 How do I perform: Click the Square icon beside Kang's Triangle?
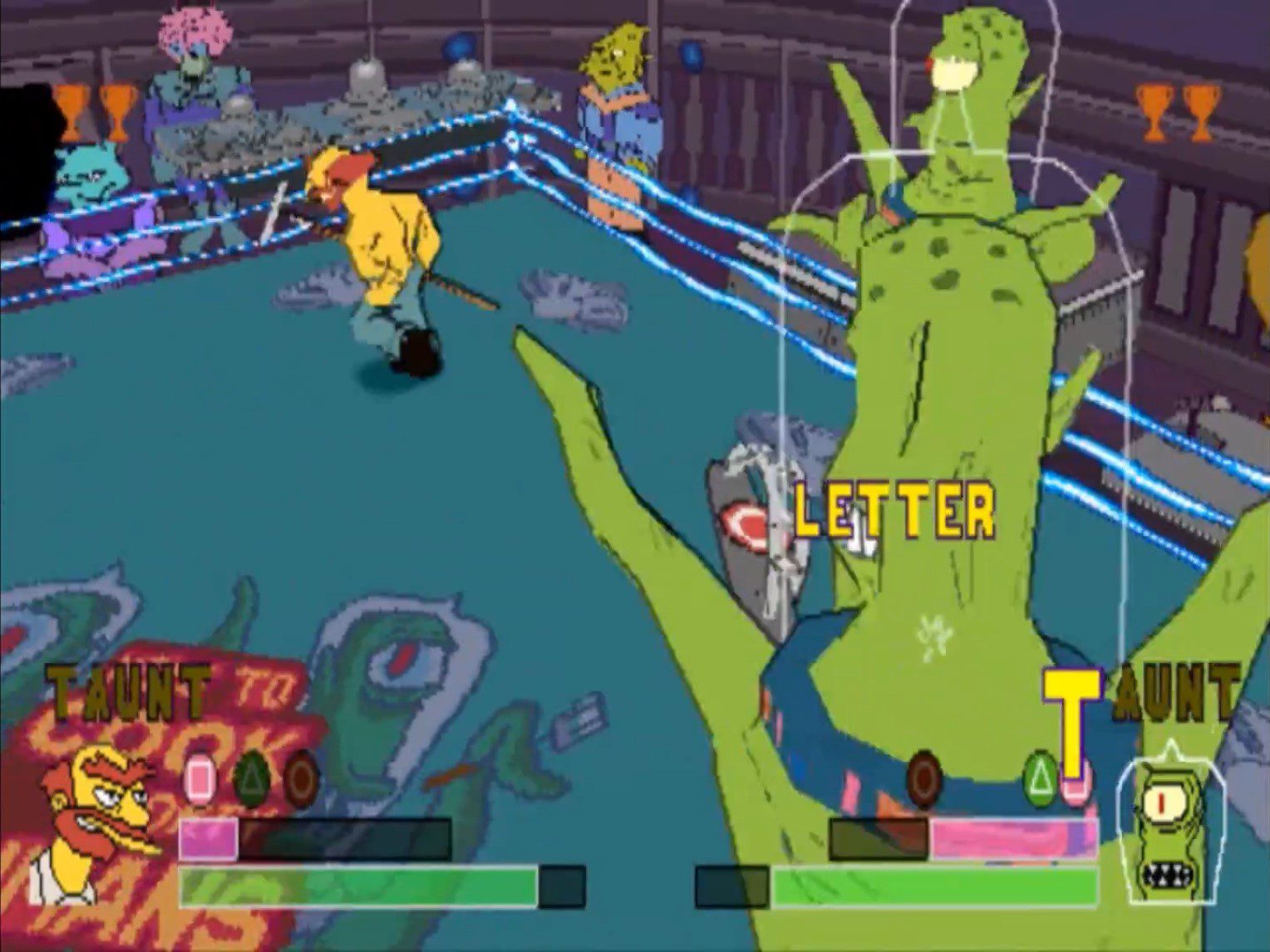click(x=1078, y=783)
